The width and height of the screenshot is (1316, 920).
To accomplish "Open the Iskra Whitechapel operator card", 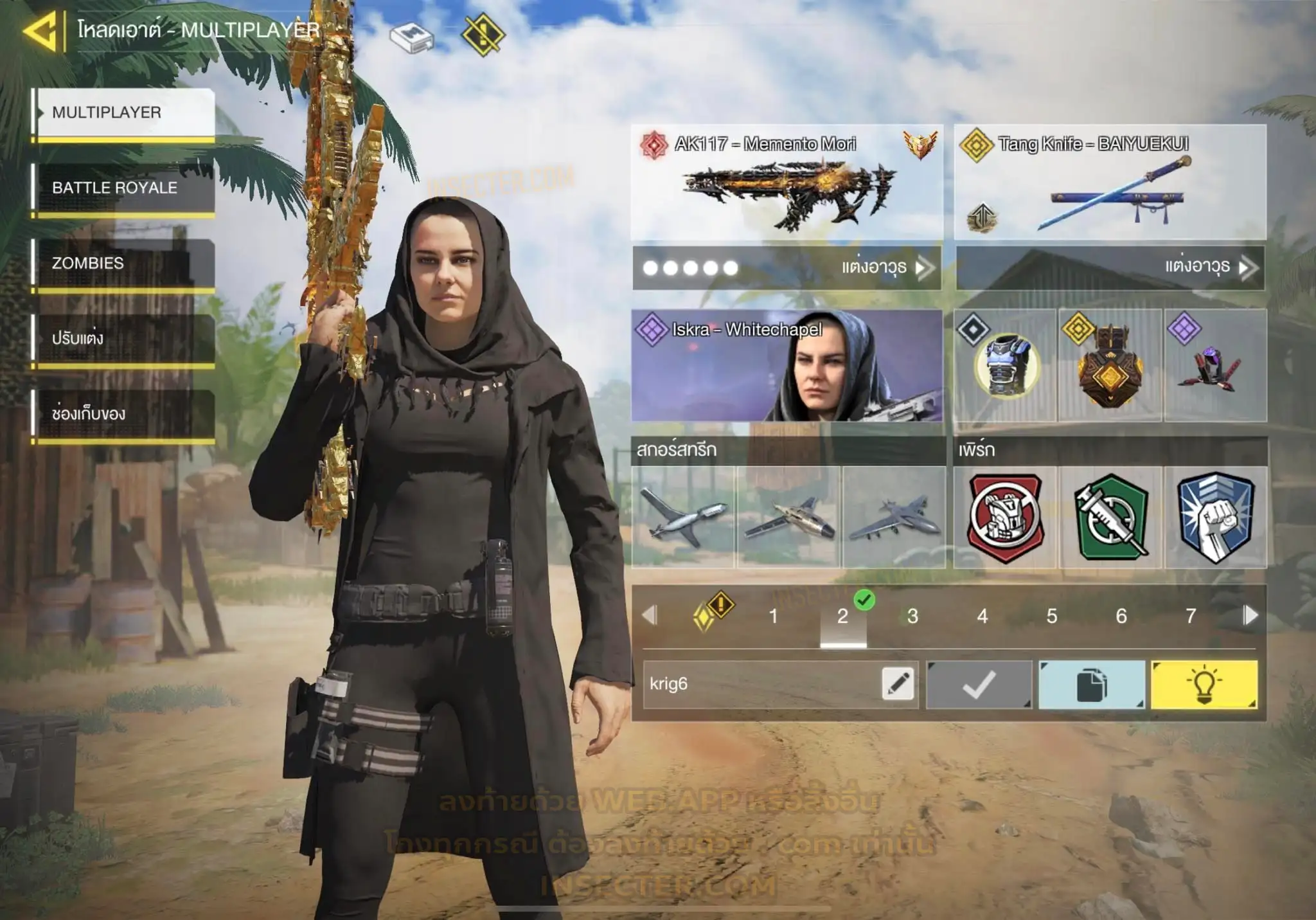I will pyautogui.click(x=787, y=365).
